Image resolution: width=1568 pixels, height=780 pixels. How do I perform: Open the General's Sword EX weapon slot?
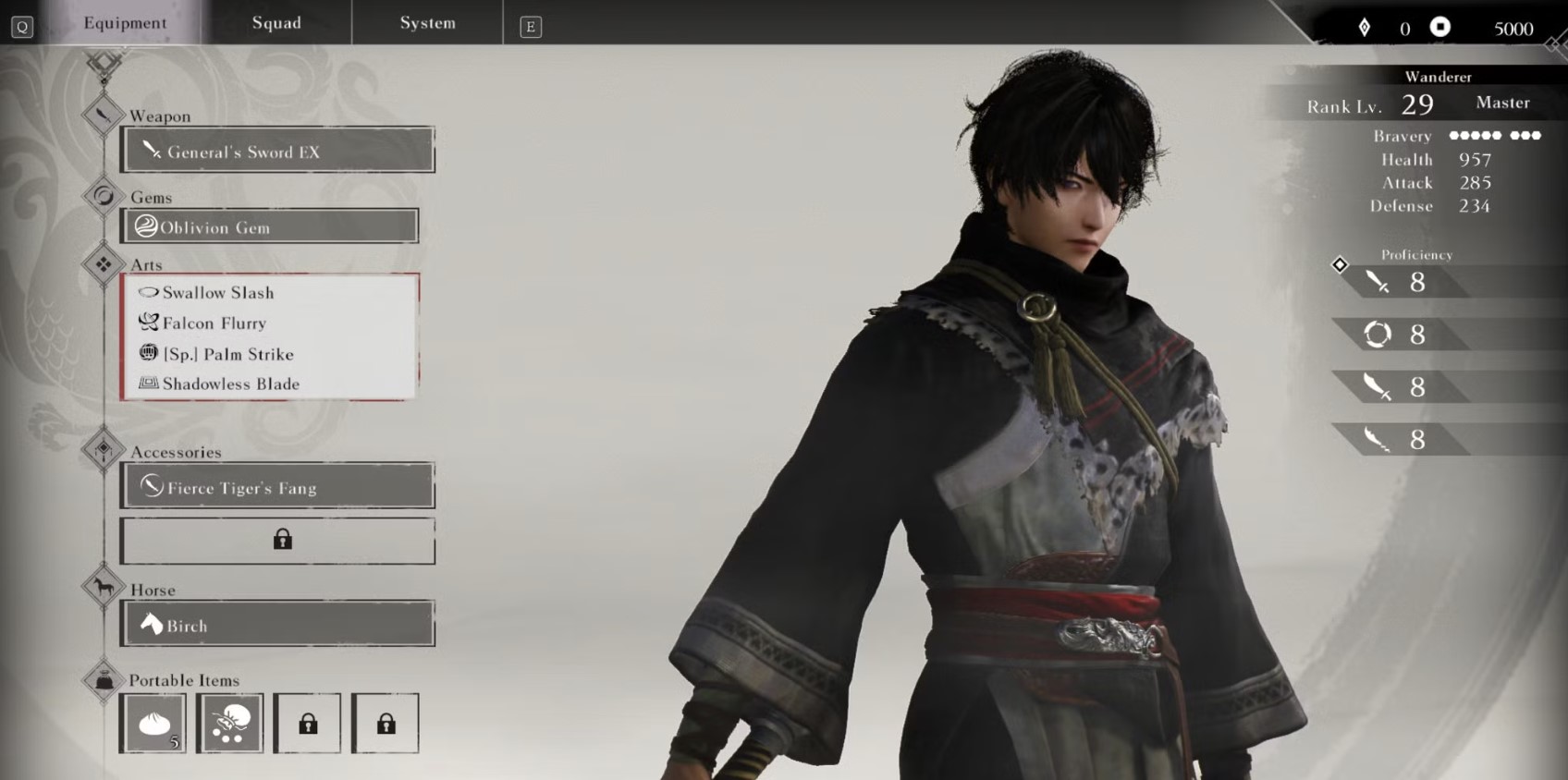[277, 151]
